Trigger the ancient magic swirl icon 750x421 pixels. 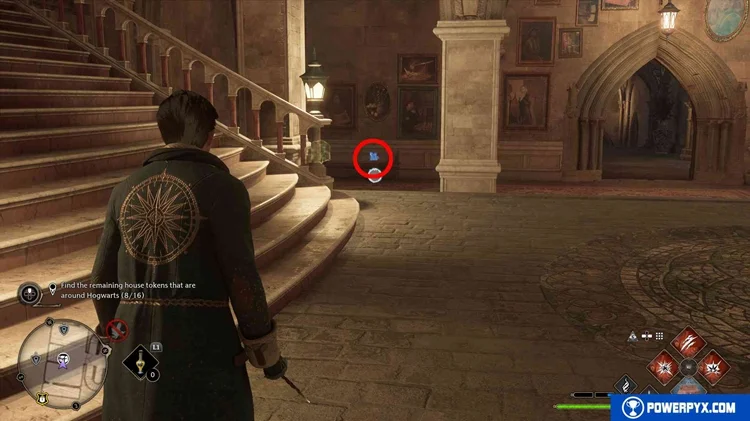[625, 386]
